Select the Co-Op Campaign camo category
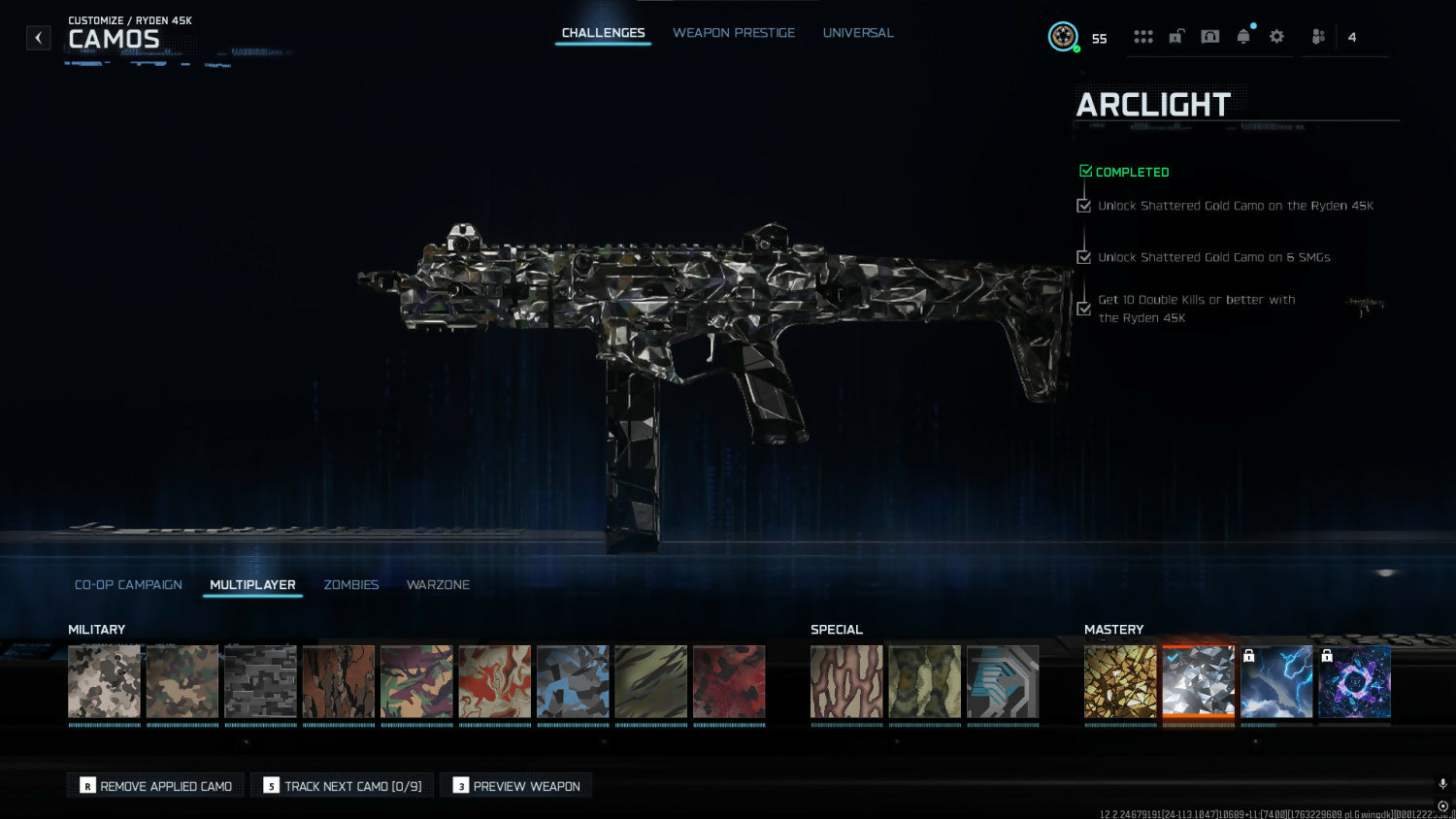1456x819 pixels. pos(128,585)
